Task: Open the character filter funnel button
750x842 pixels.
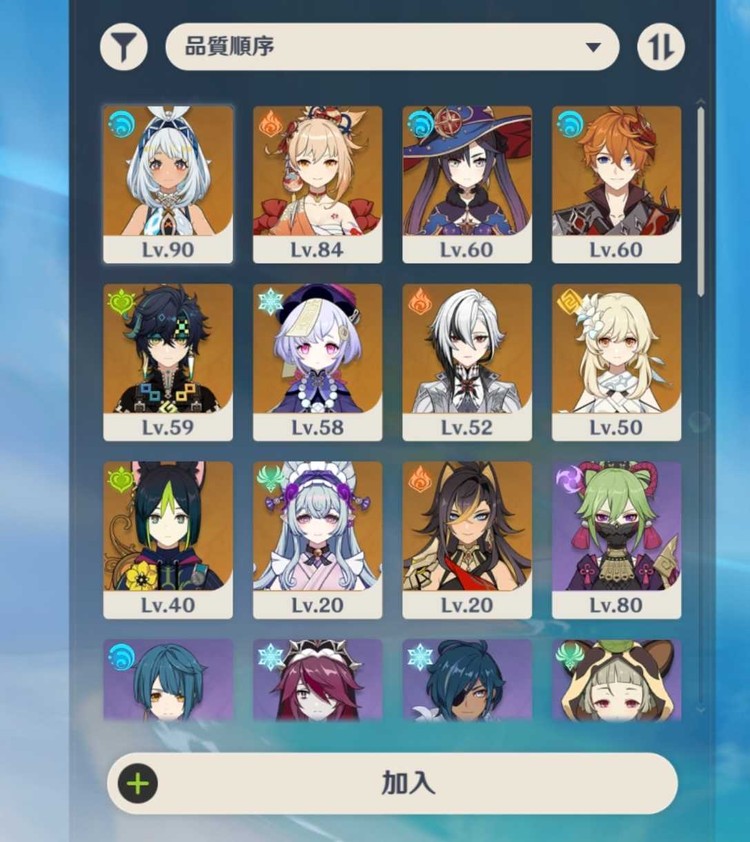Action: click(x=124, y=47)
